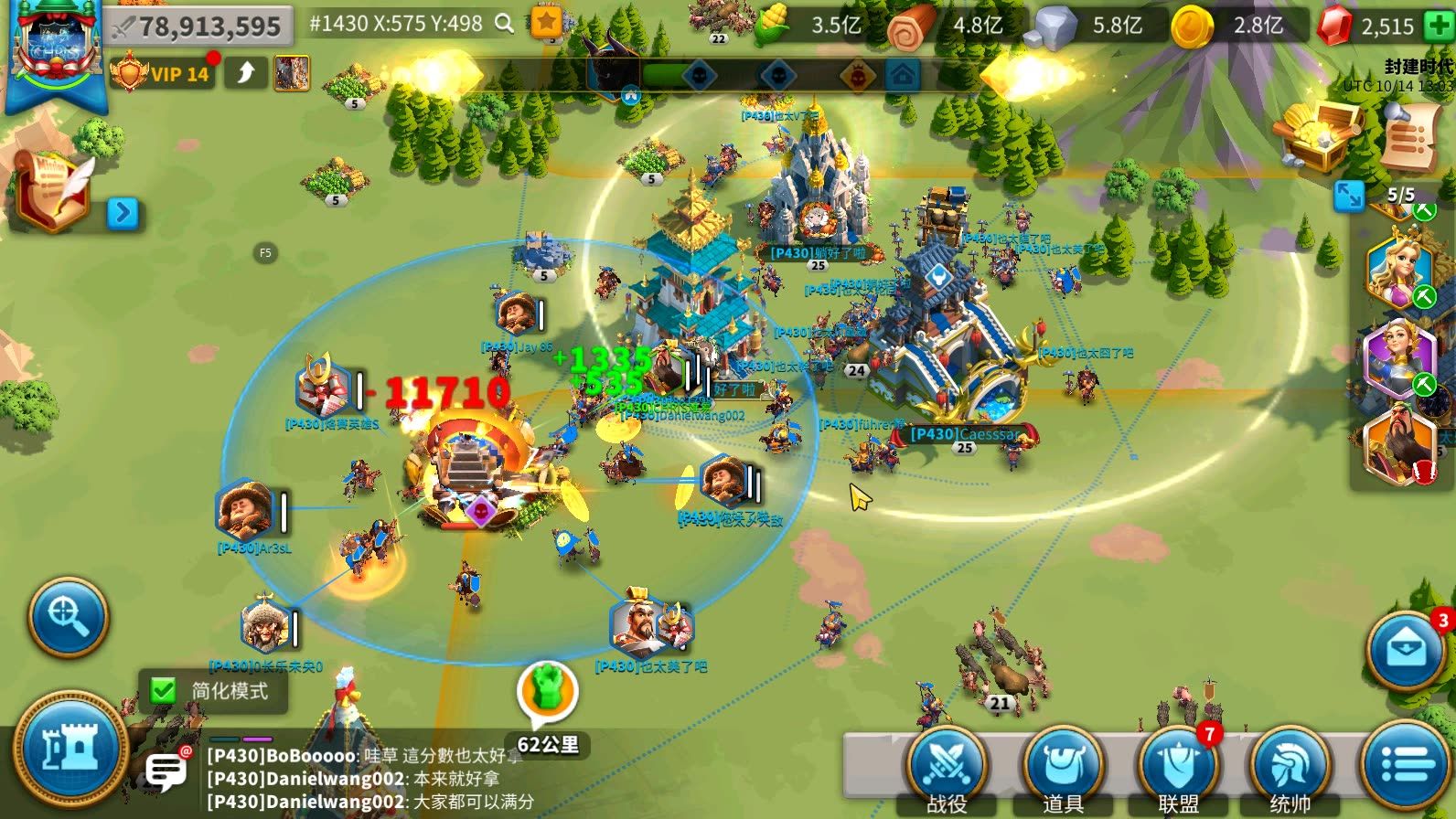Click the green fist marker bubble
This screenshot has height=819, width=1456.
click(548, 691)
